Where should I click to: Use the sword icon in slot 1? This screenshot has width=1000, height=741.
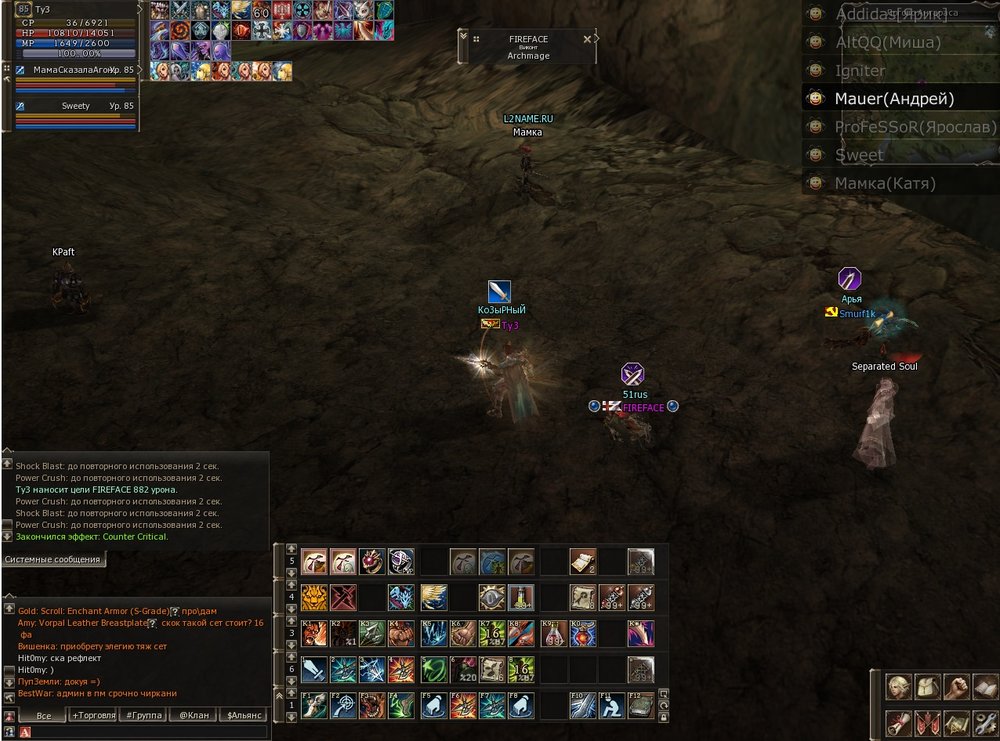(x=315, y=669)
